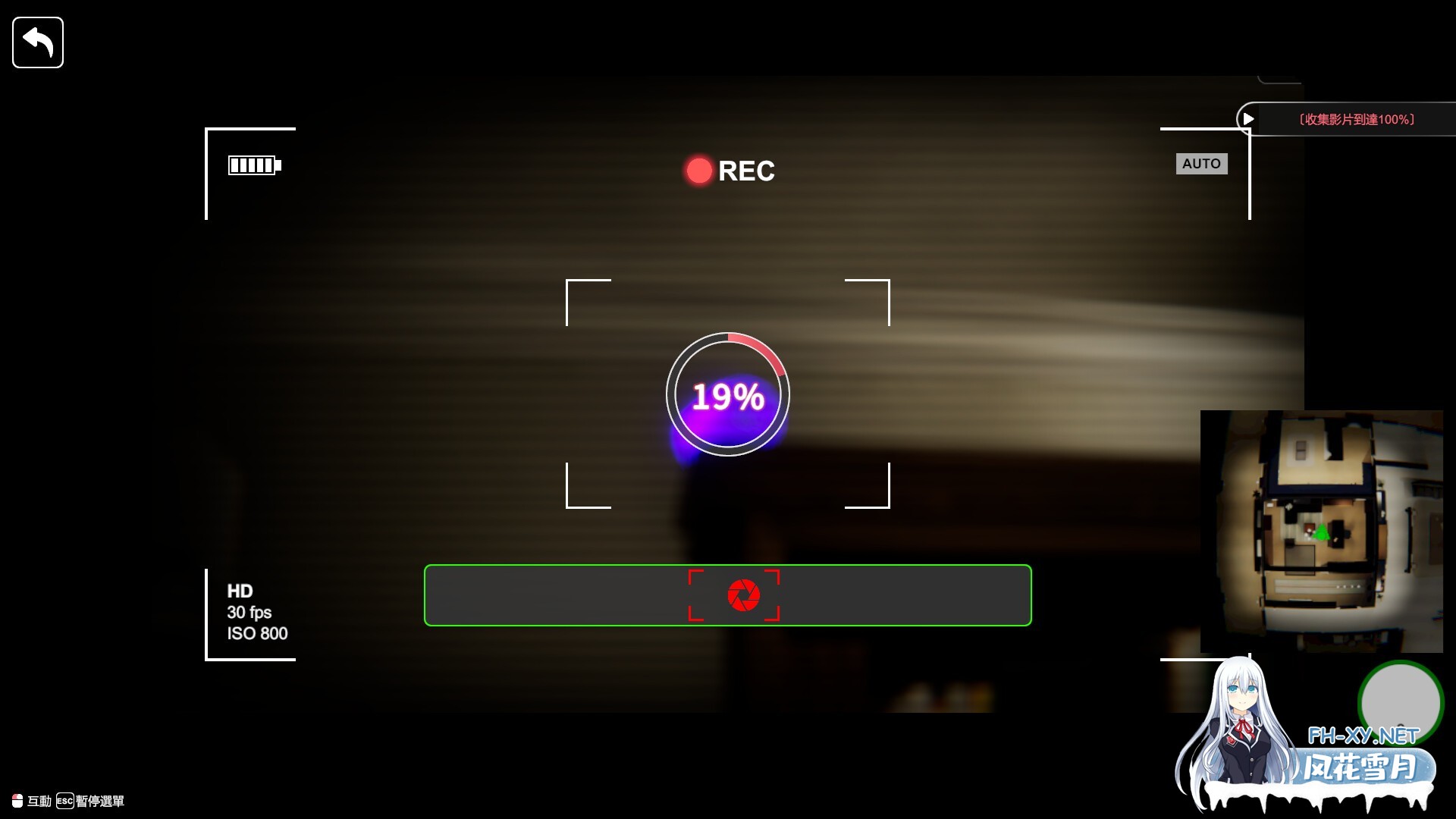This screenshot has width=1456, height=819.
Task: Click the green player marker on minimap
Action: click(1320, 532)
